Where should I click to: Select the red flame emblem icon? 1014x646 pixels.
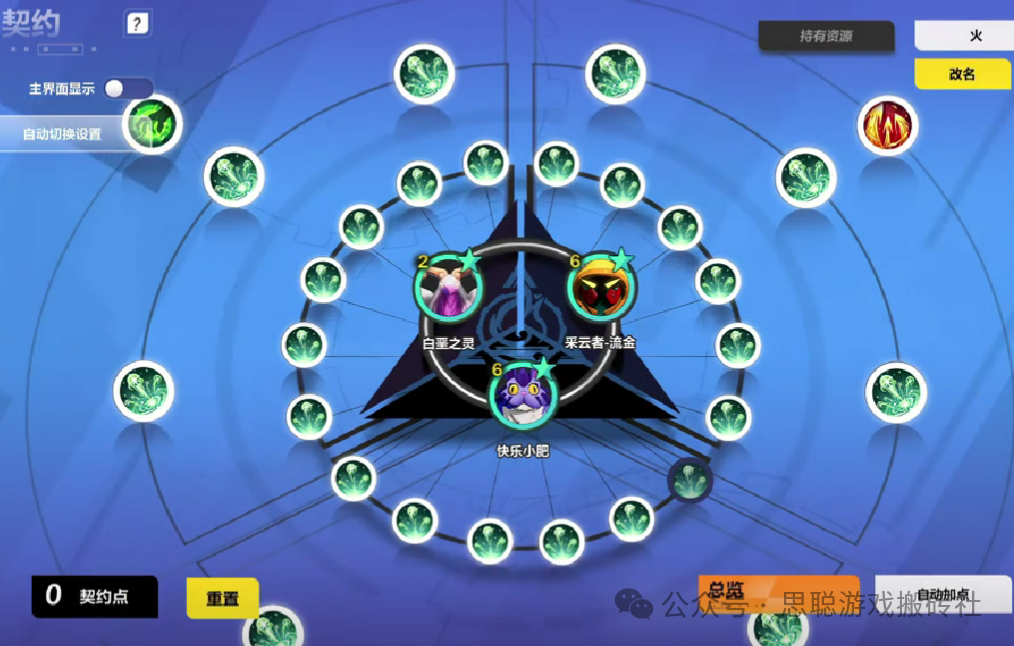tap(887, 126)
